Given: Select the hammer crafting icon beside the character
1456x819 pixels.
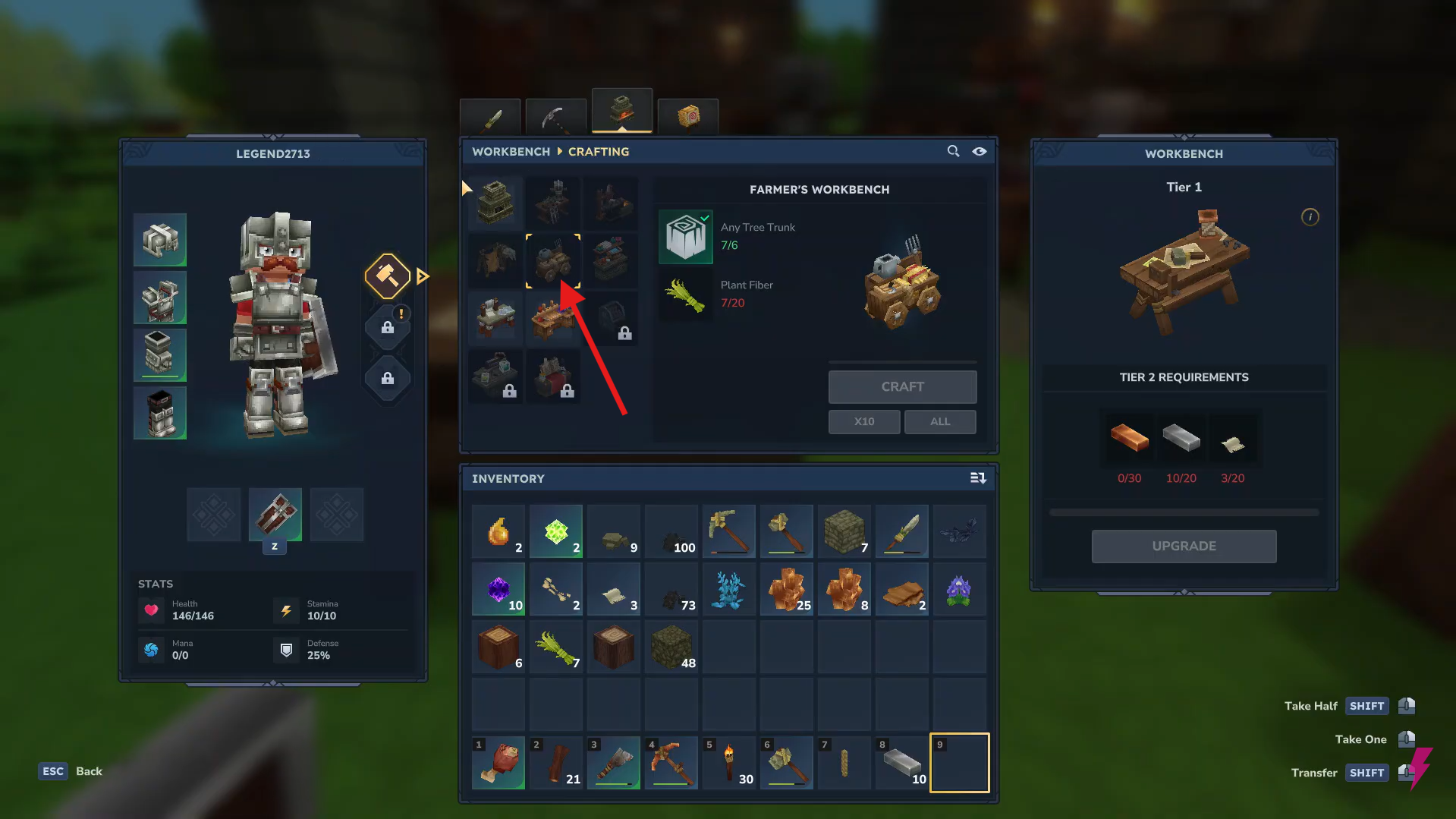Looking at the screenshot, I should [387, 275].
